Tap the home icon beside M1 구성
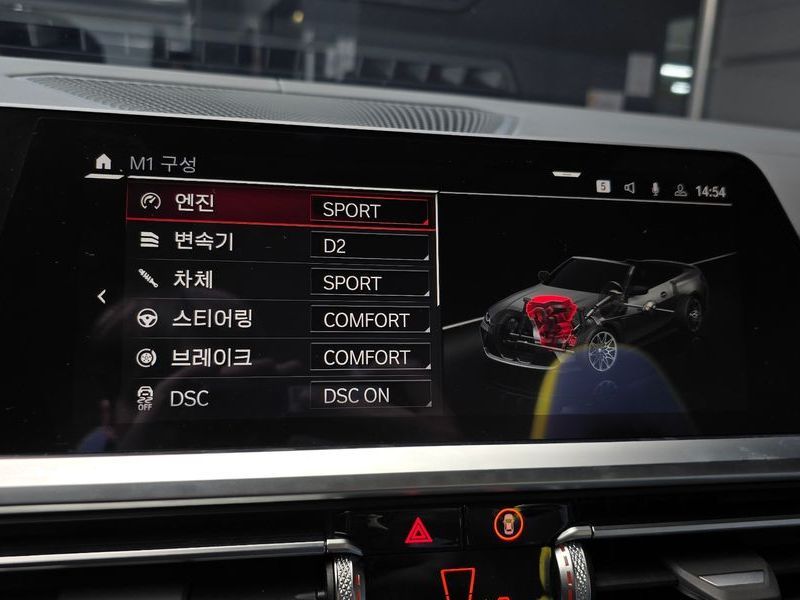The image size is (800, 600). click(x=103, y=162)
